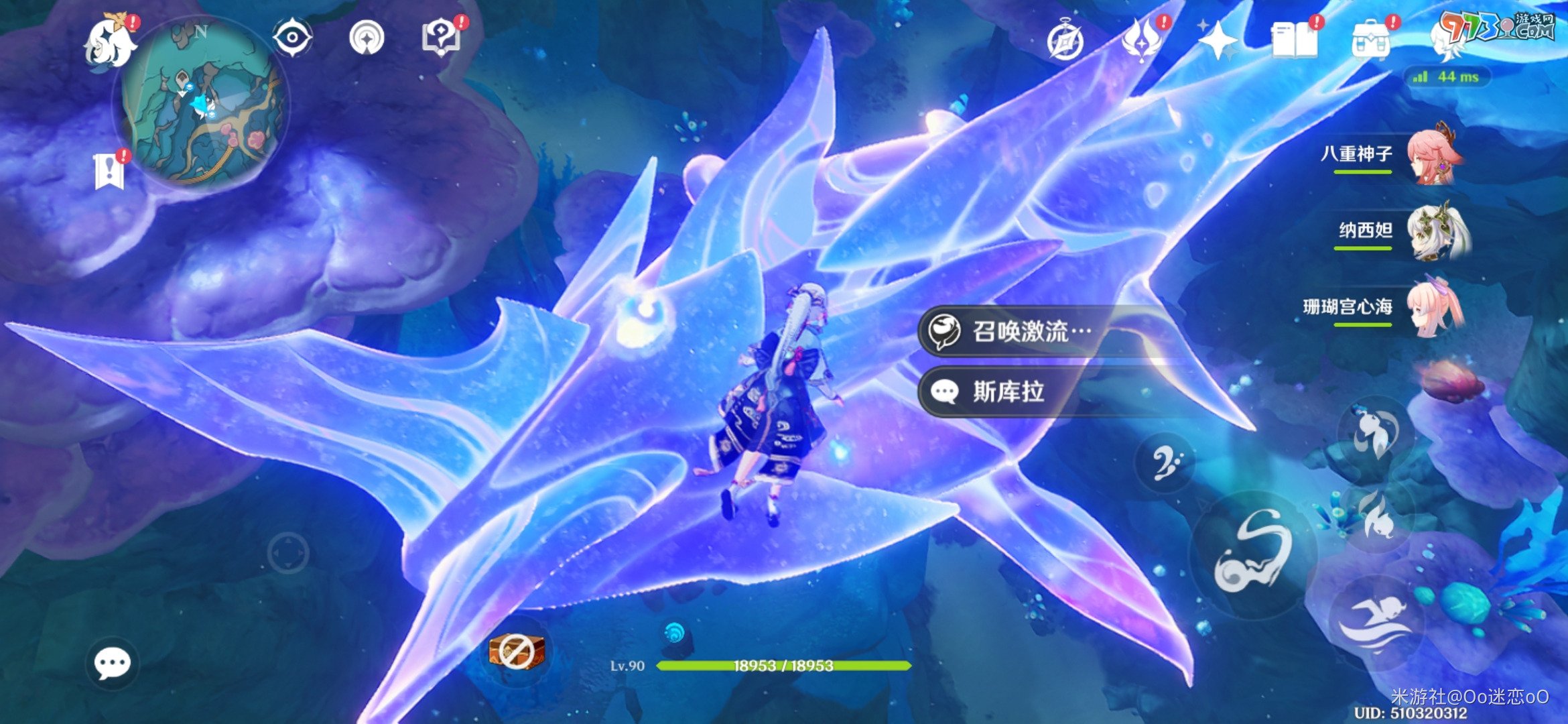Open the chat speech bubble button
Image resolution: width=1568 pixels, height=724 pixels.
pyautogui.click(x=112, y=664)
